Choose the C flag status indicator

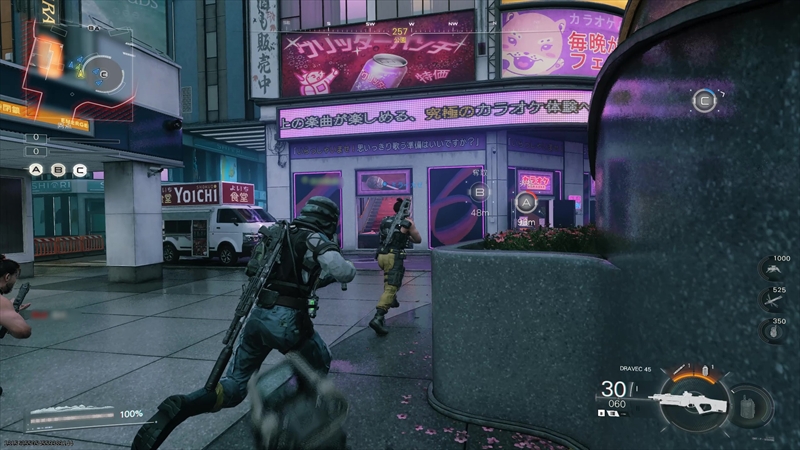(x=80, y=170)
